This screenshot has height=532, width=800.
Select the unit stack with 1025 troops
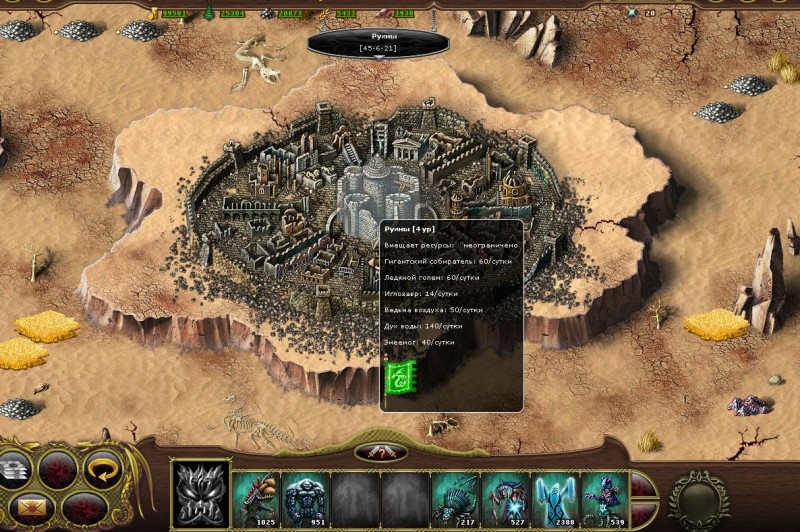[x=256, y=495]
